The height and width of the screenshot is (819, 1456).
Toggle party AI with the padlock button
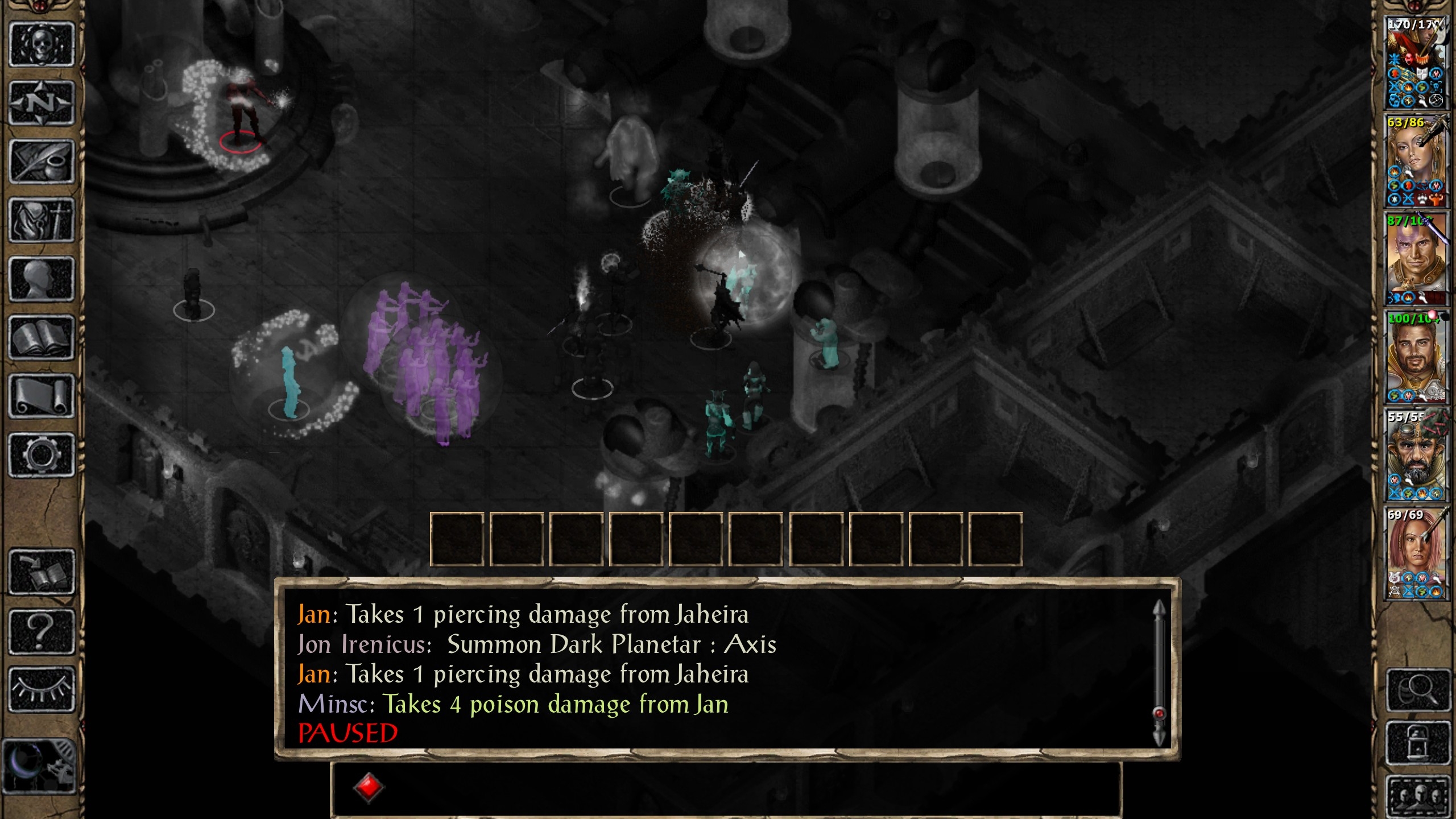point(1418,743)
